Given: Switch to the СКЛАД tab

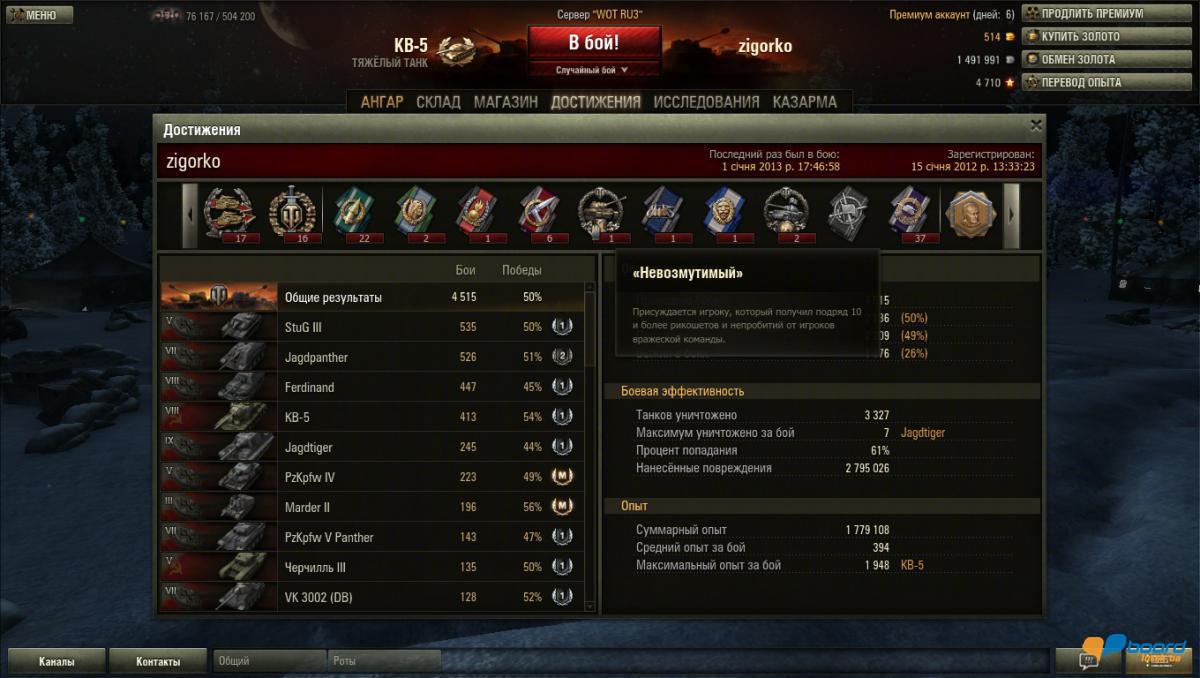Looking at the screenshot, I should [x=438, y=102].
